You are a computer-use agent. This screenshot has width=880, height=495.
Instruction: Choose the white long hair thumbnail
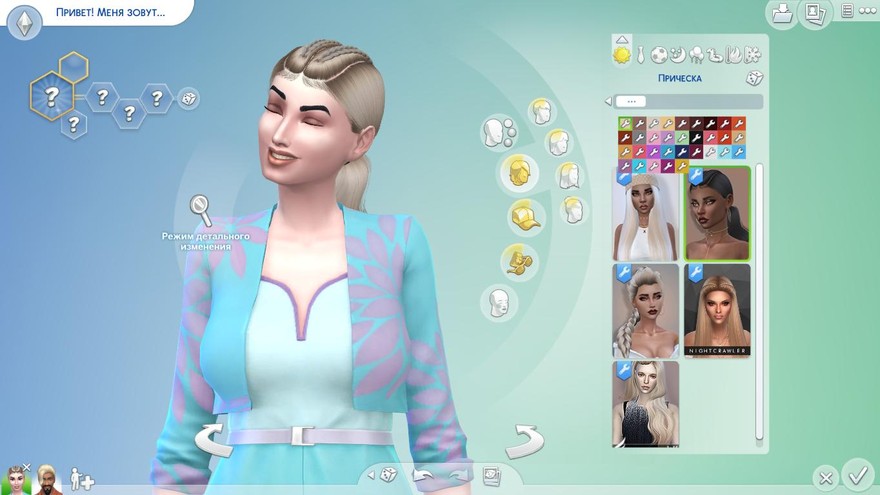[x=645, y=214]
